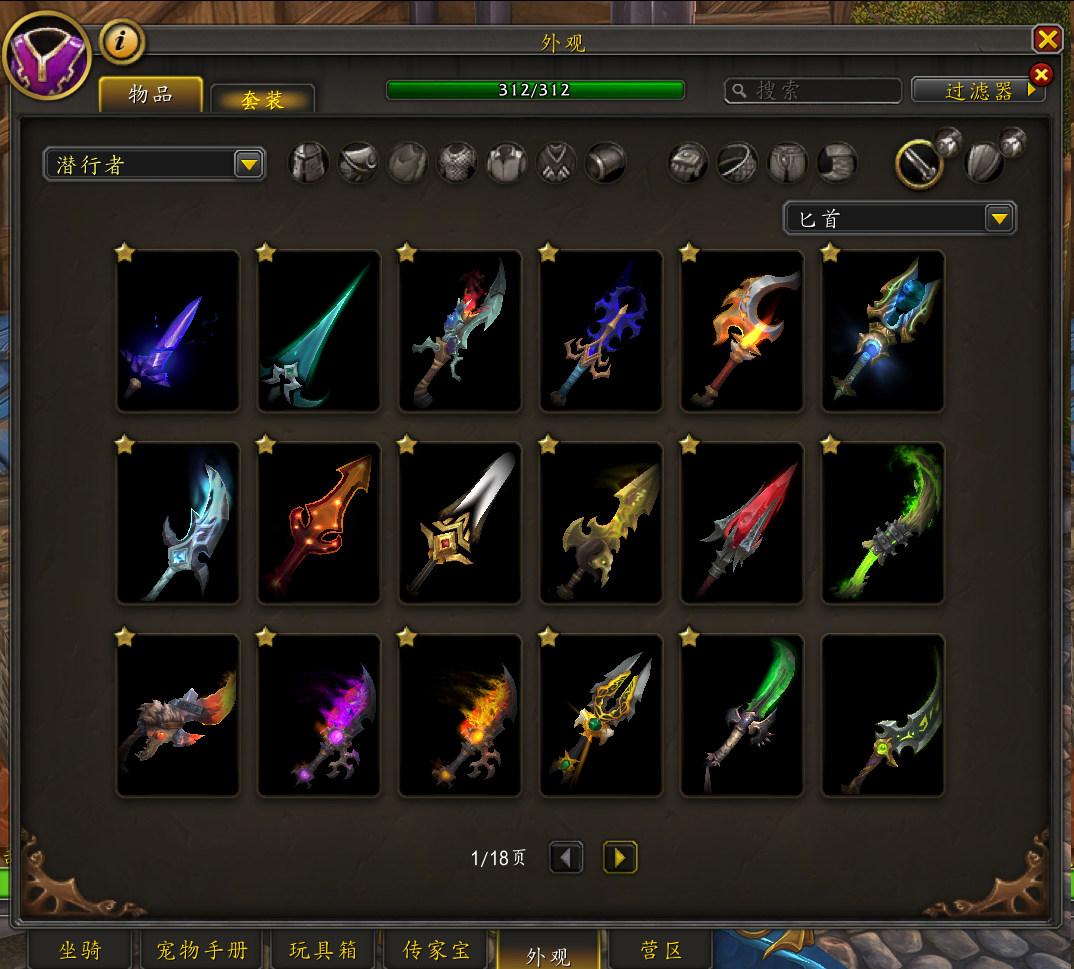The height and width of the screenshot is (969, 1074).
Task: Open the 过滤器 filter menu
Action: tap(978, 91)
